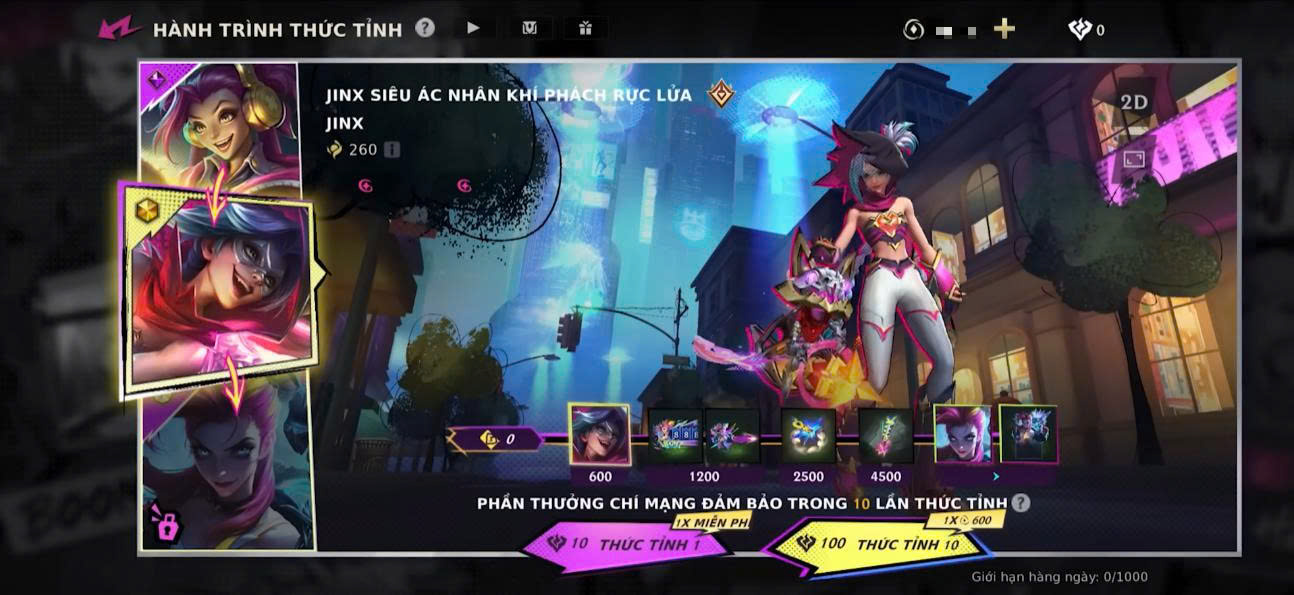Screen dimensions: 1294x595
Task: Choose the 600 milestone Jinx portrait reward
Action: [599, 435]
